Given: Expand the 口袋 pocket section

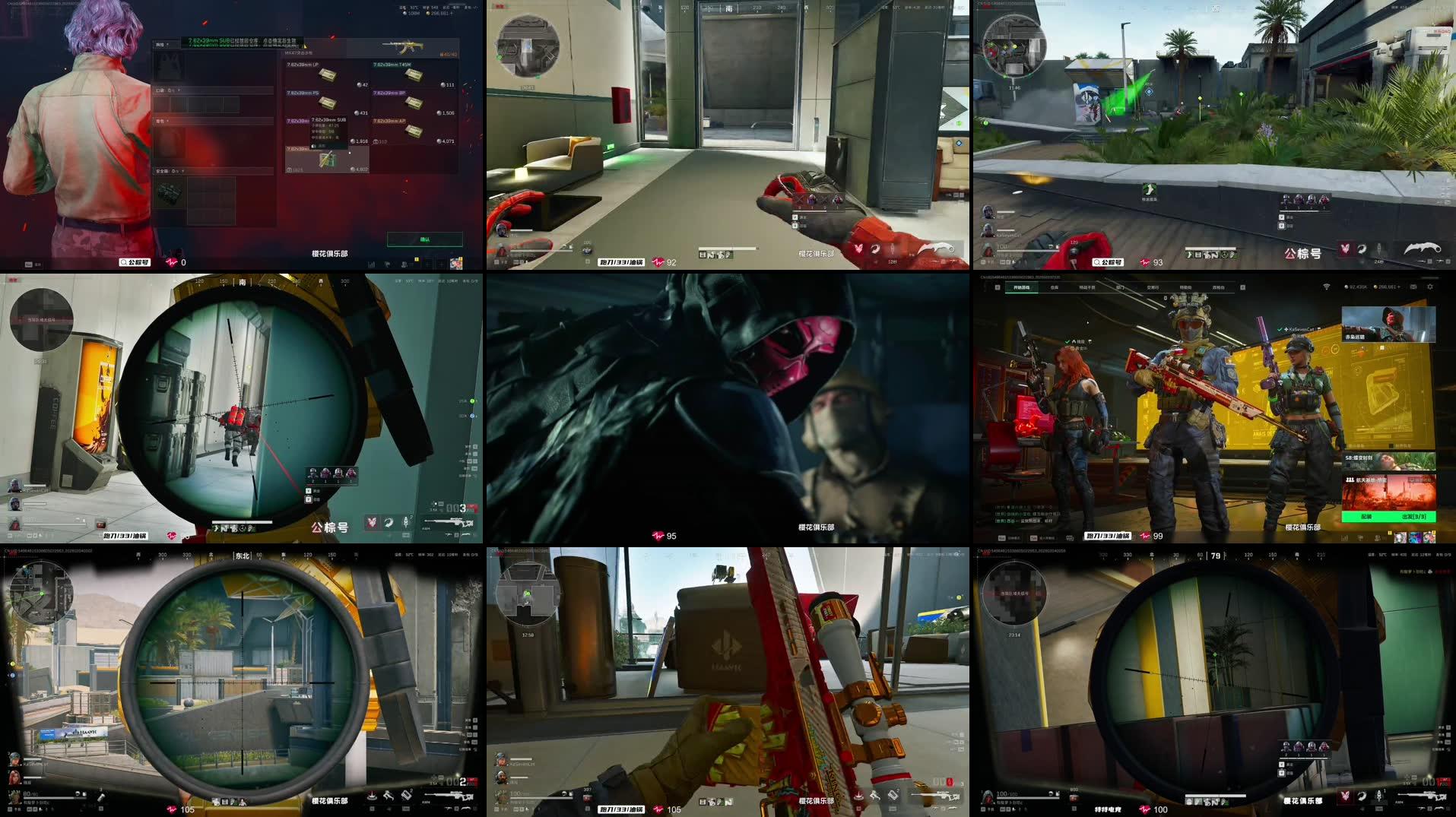Looking at the screenshot, I should pyautogui.click(x=160, y=90).
